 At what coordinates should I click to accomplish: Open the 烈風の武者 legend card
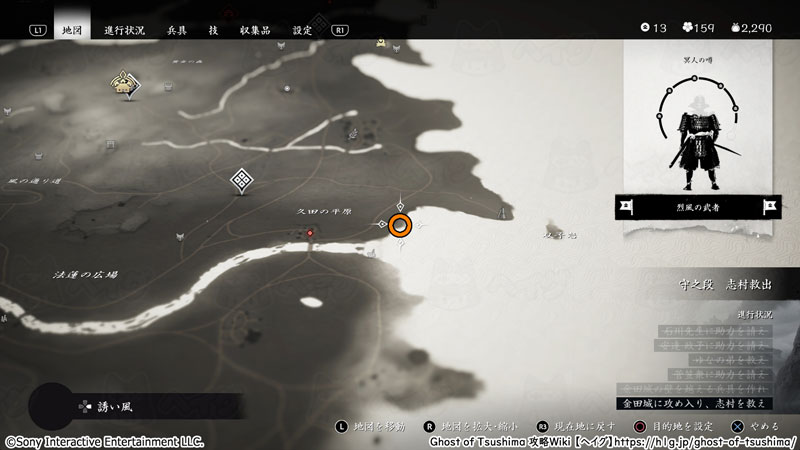tap(699, 207)
